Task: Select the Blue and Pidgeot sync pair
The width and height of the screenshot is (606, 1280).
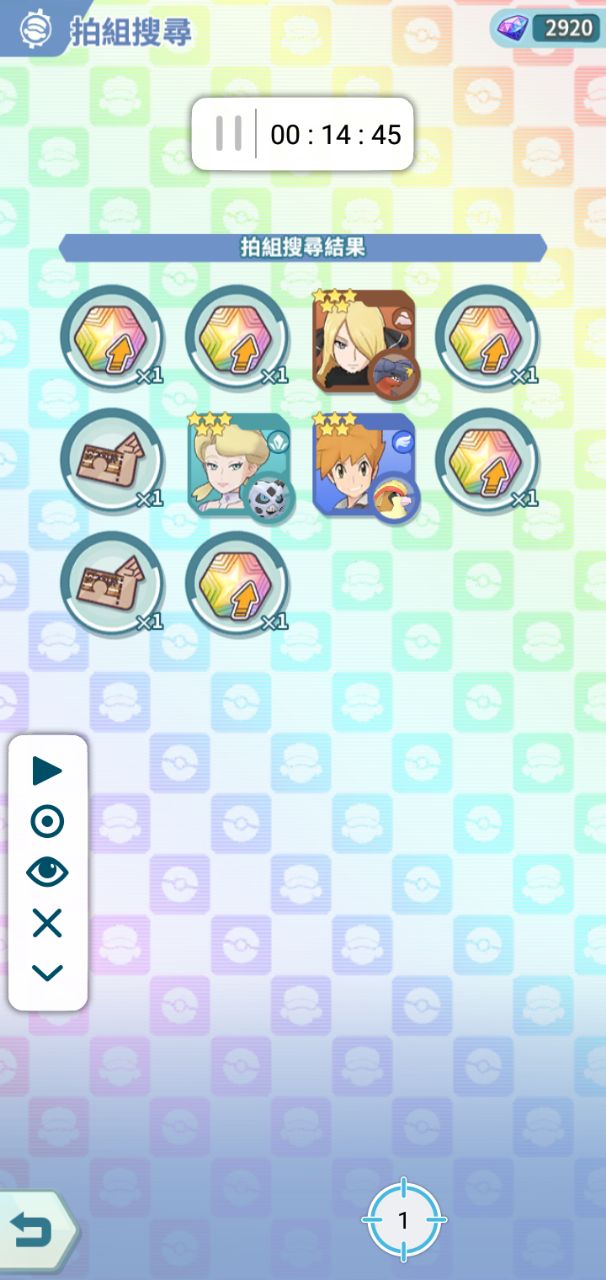Action: tap(364, 465)
